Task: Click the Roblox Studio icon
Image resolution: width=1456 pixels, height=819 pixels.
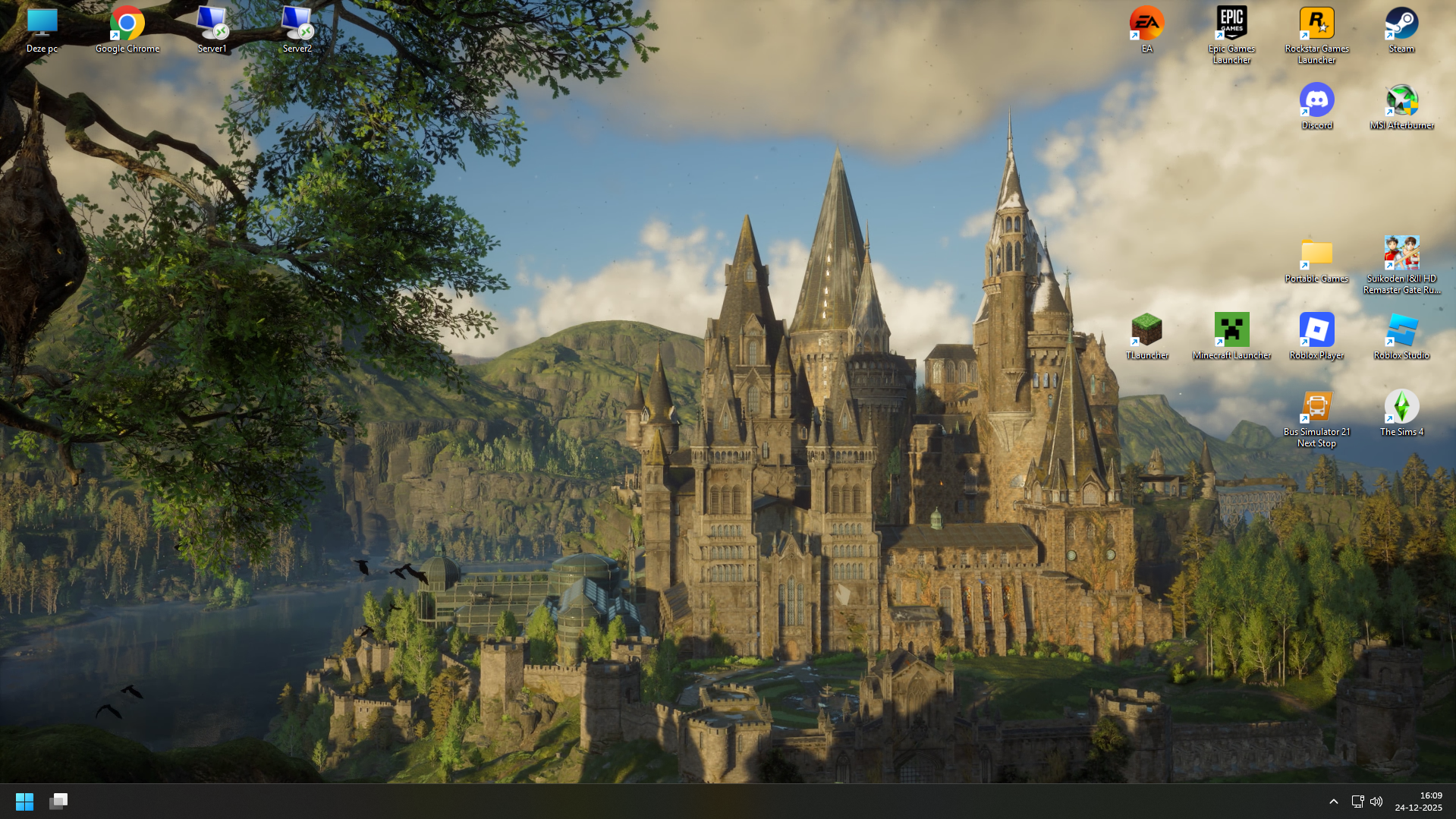Action: pyautogui.click(x=1401, y=331)
